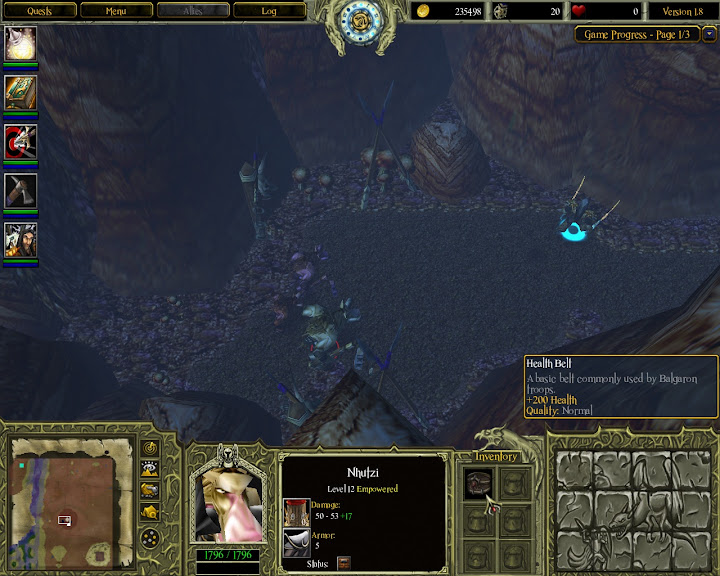This screenshot has height=576, width=720.
Task: Toggle minimap terrain display button
Action: click(x=151, y=468)
